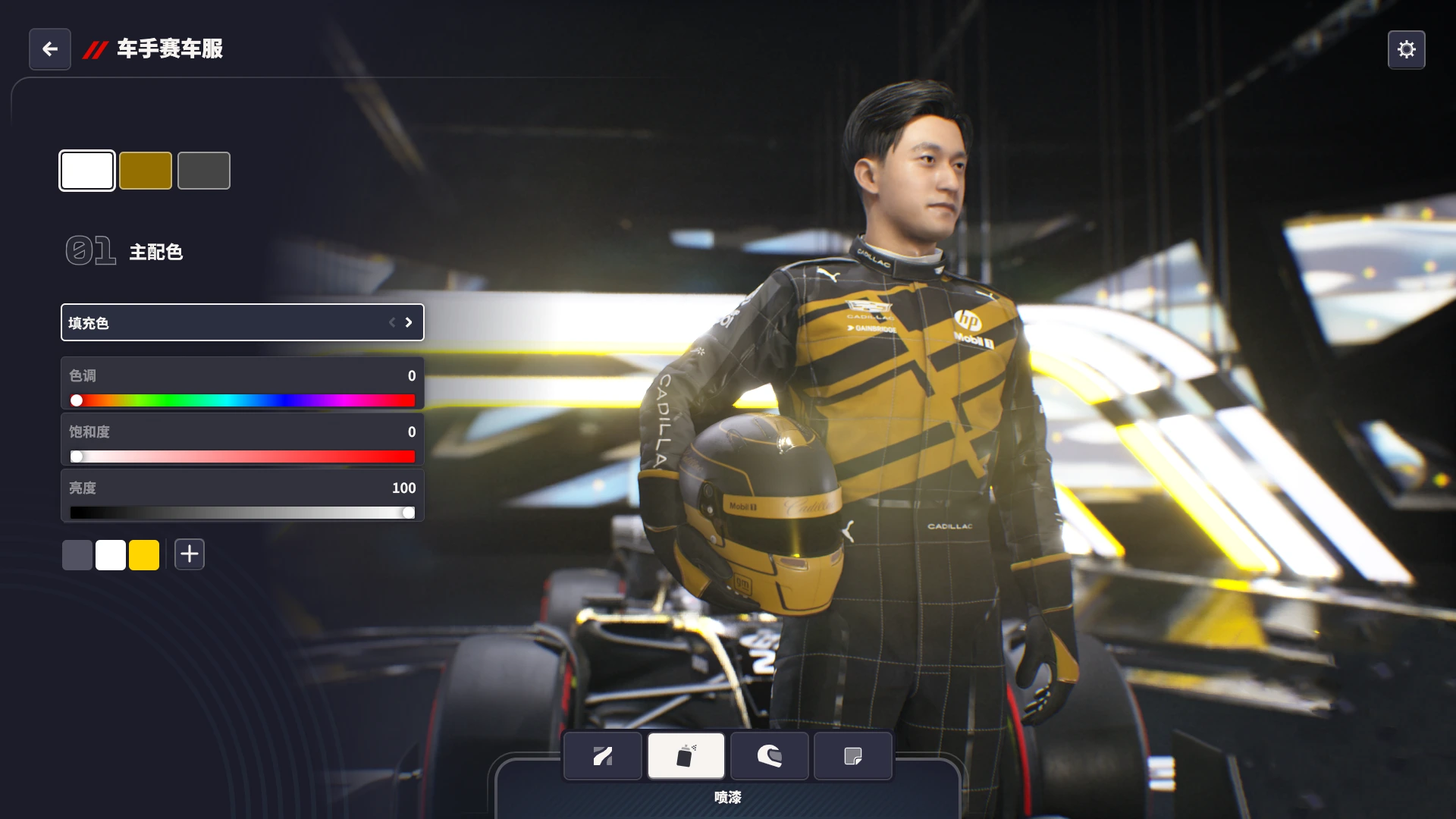Screen dimensions: 1456x819
Task: Select the spray paint (喷漆) tool tab
Action: [685, 755]
